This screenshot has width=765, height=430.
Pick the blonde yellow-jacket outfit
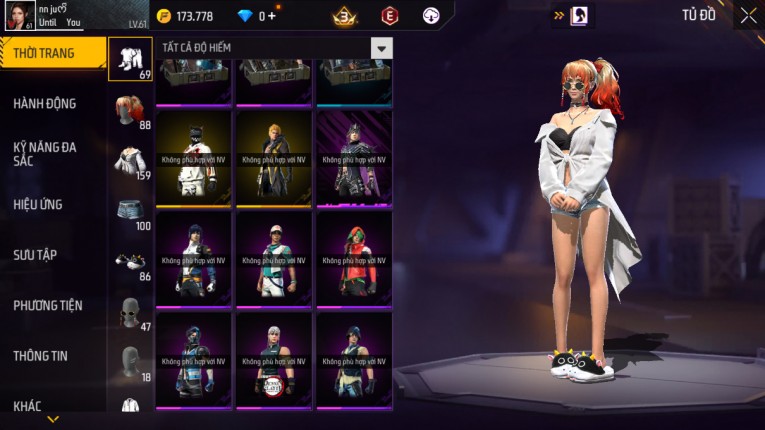point(274,157)
